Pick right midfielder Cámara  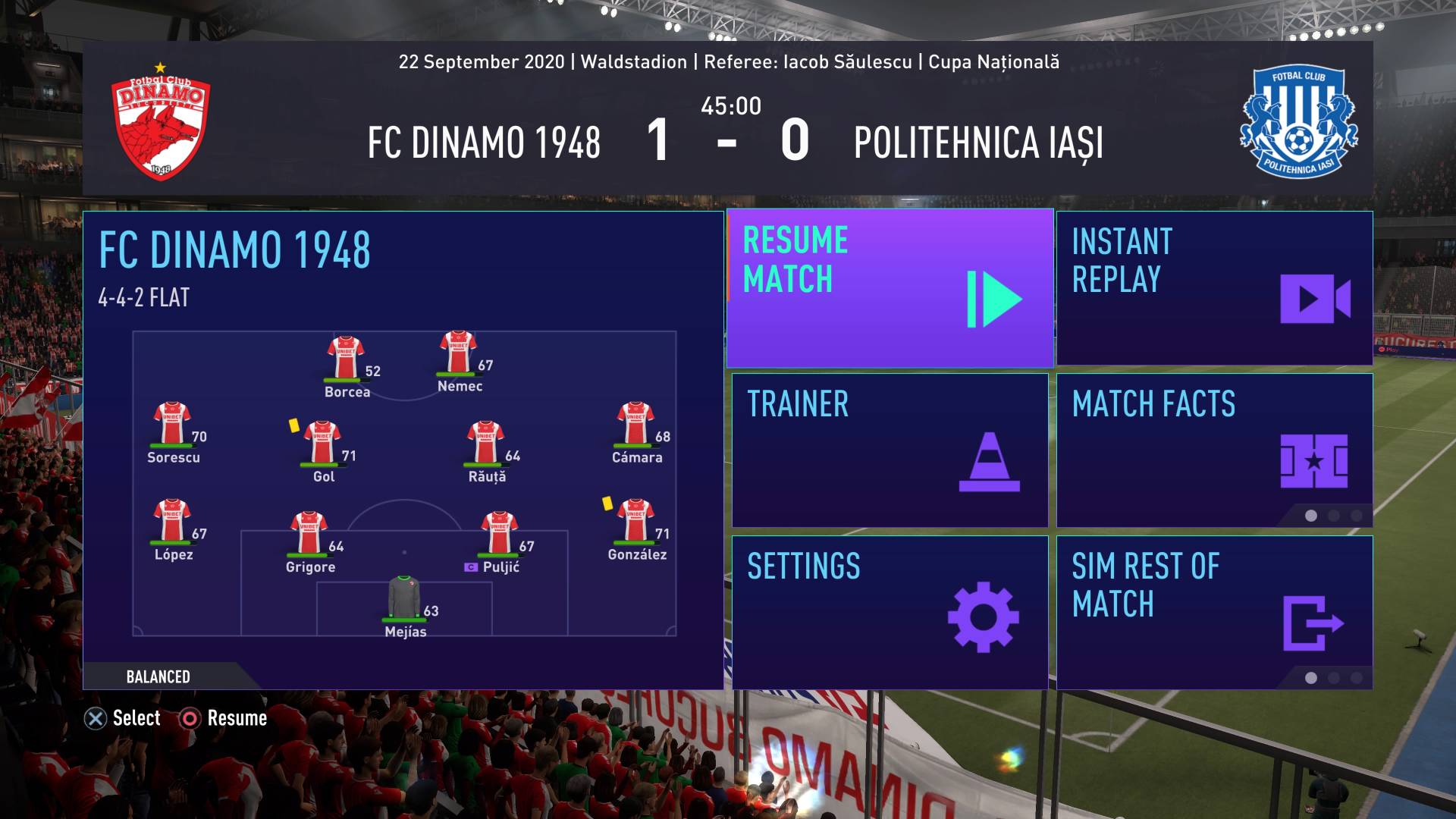[x=635, y=424]
